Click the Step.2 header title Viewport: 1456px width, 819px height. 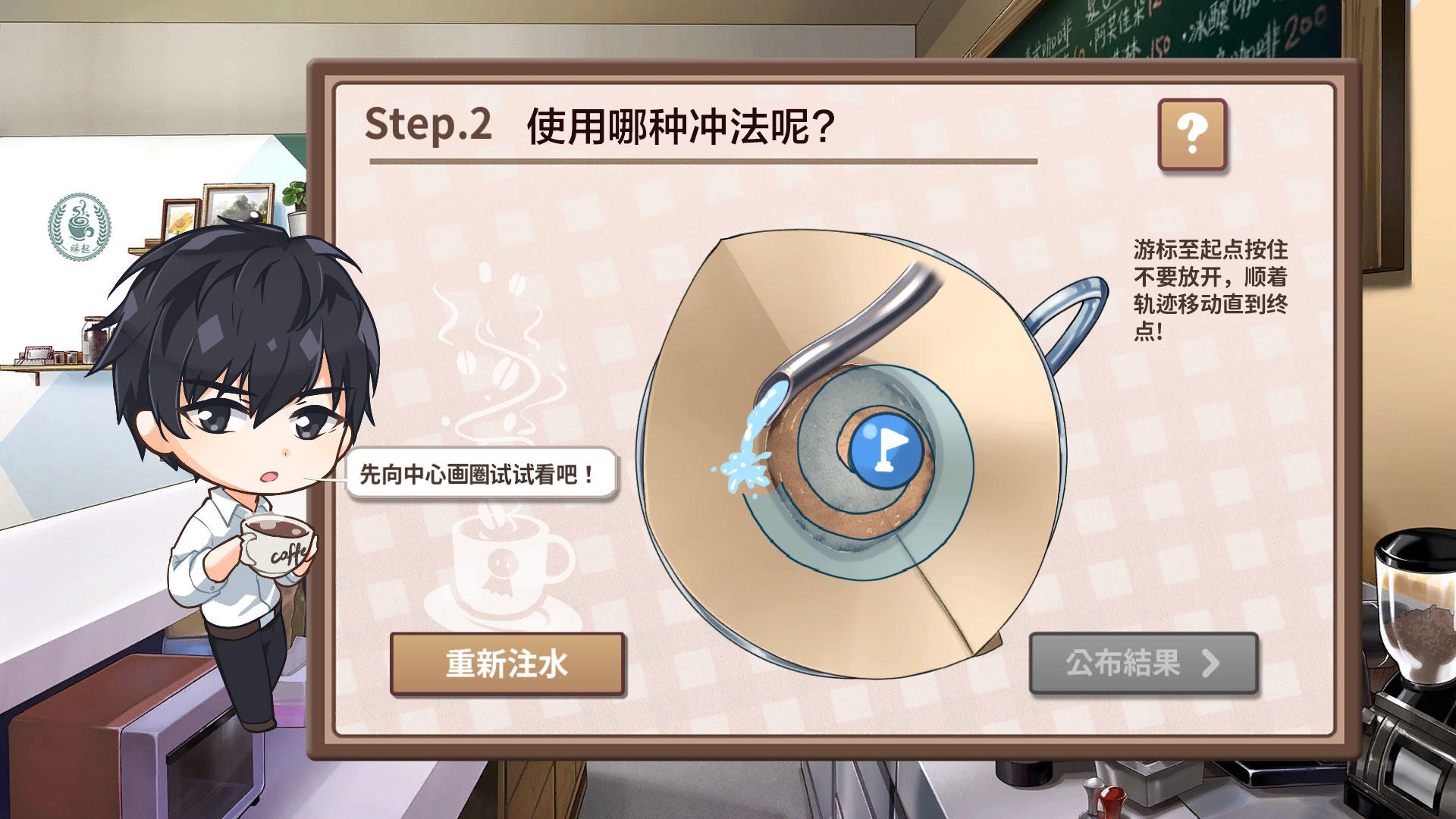click(599, 125)
